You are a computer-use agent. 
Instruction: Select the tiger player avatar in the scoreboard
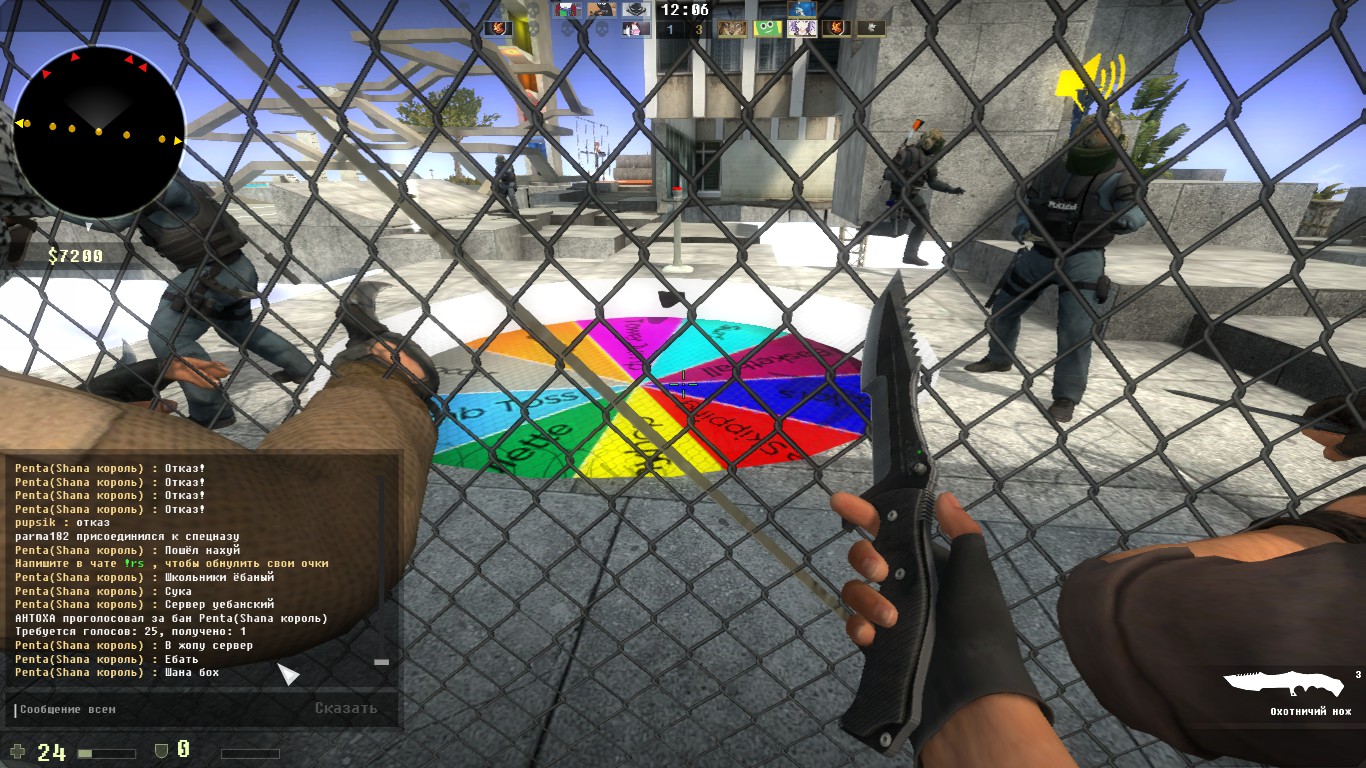pos(732,29)
